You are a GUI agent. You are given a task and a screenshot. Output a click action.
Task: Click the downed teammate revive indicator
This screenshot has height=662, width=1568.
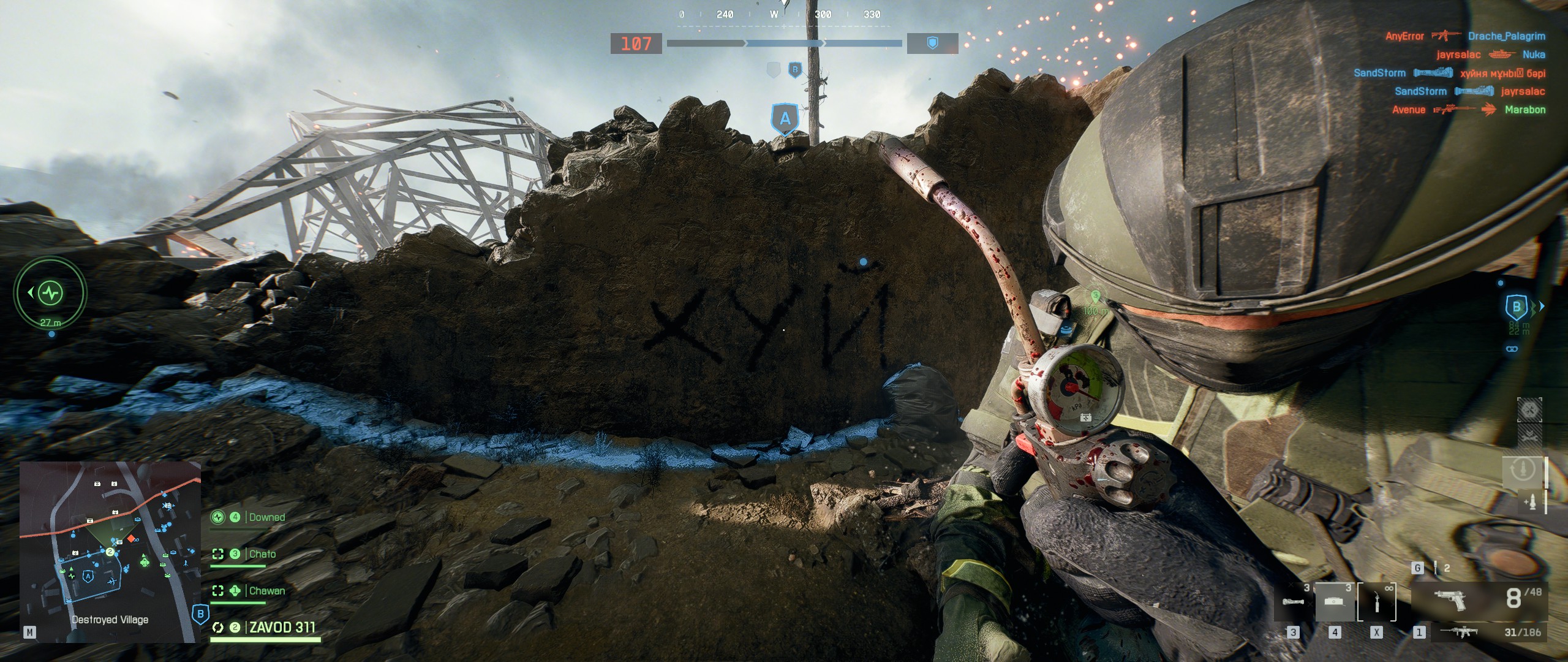[50, 293]
